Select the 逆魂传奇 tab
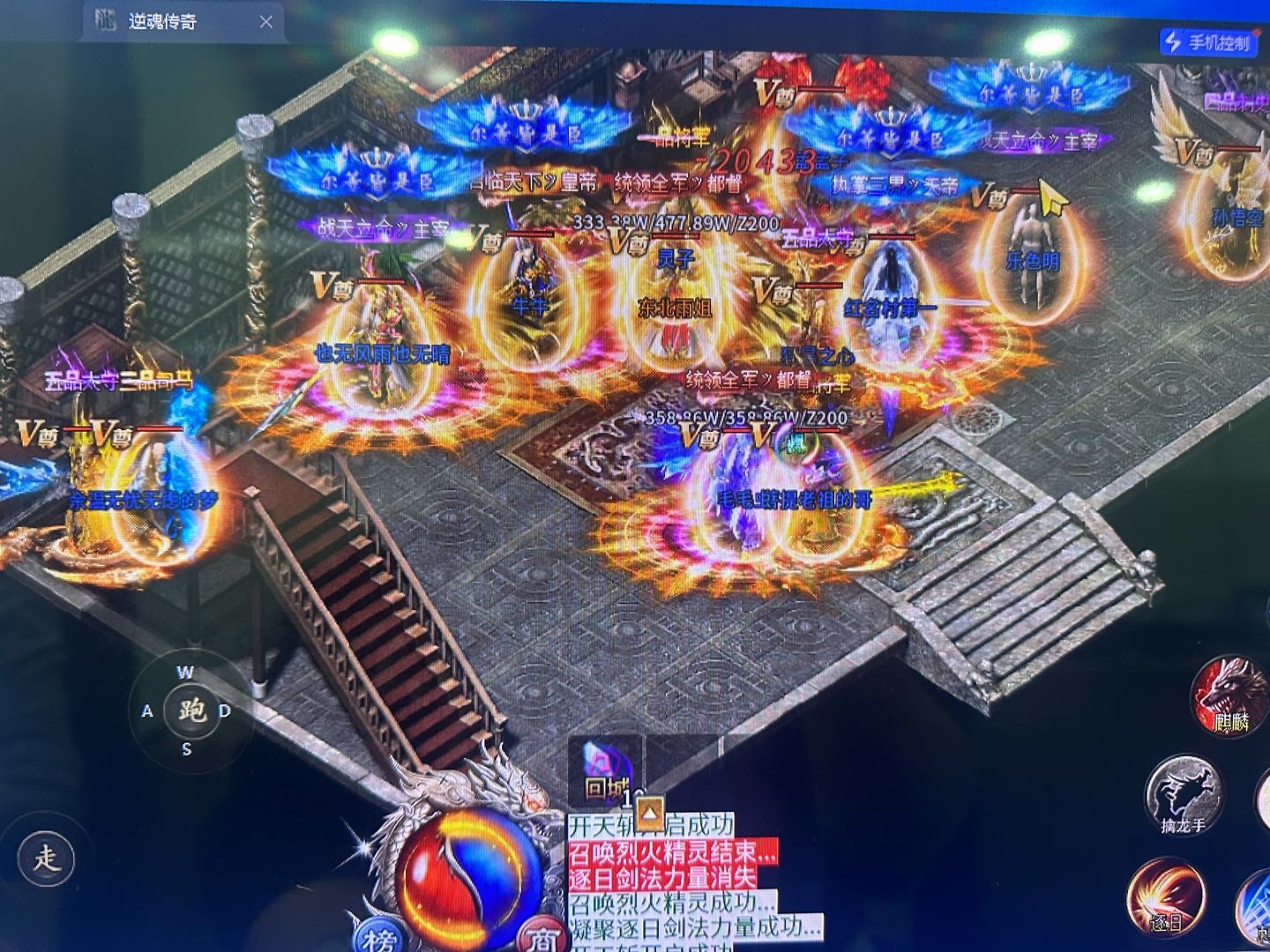 click(163, 22)
